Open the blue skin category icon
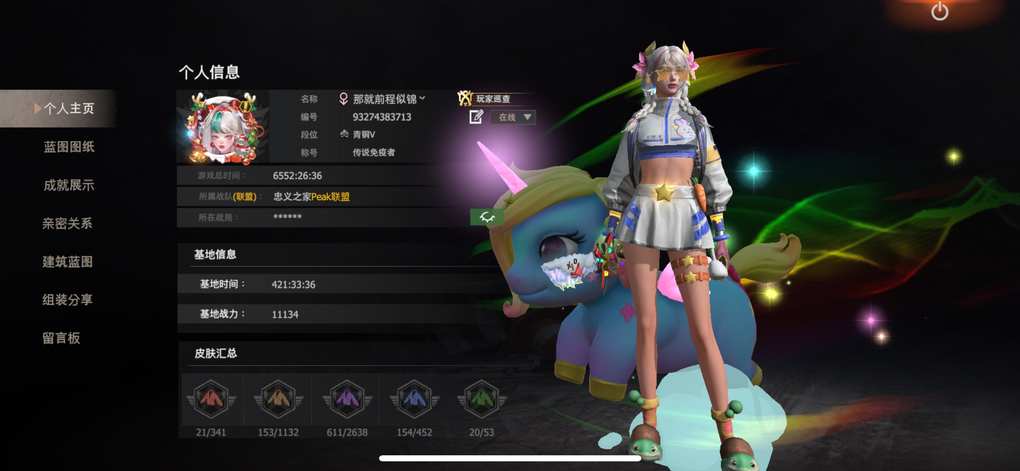Image resolution: width=1020 pixels, height=471 pixels. pos(411,398)
